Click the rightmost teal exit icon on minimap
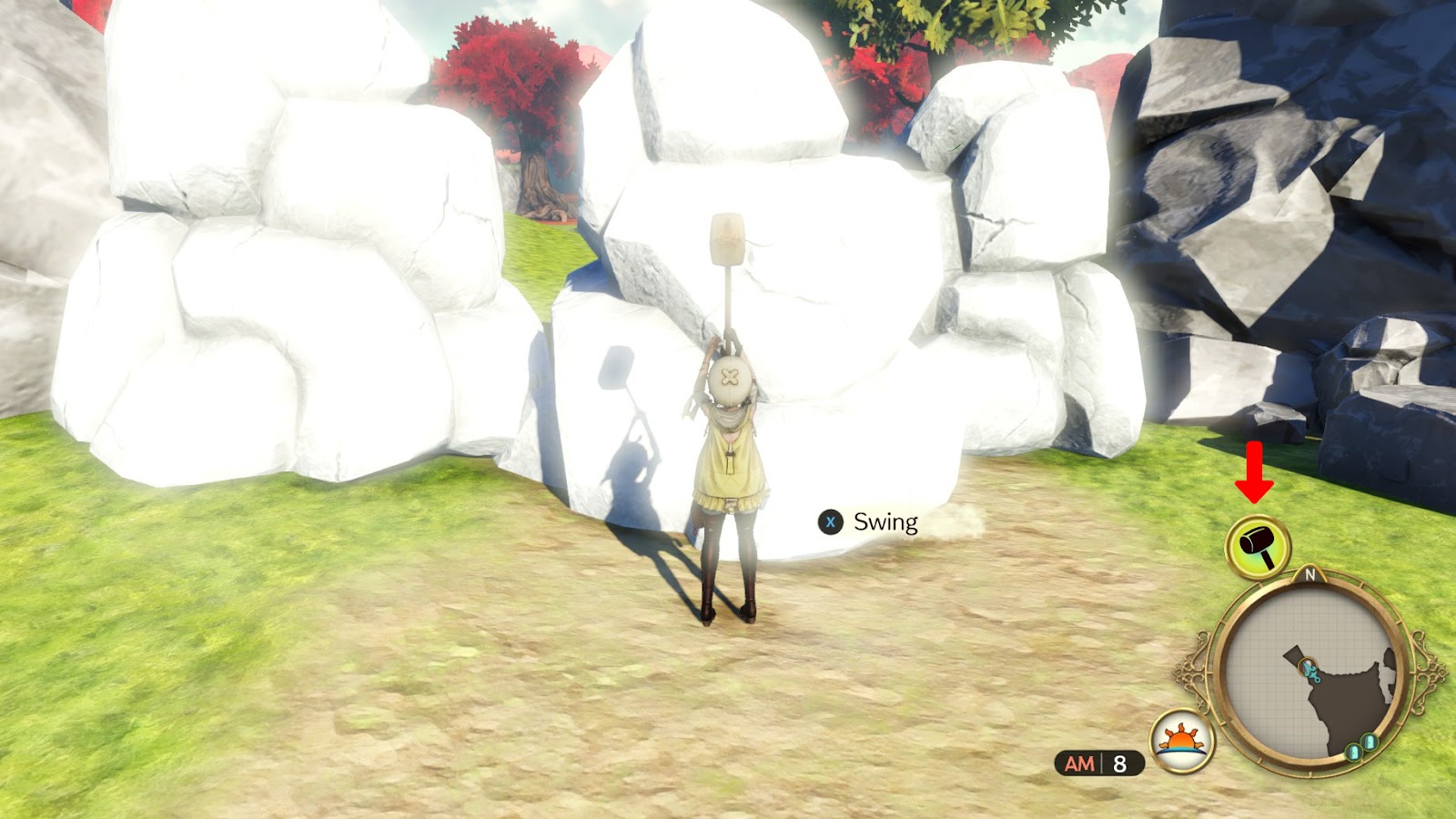Image resolution: width=1456 pixels, height=819 pixels. point(1369,741)
